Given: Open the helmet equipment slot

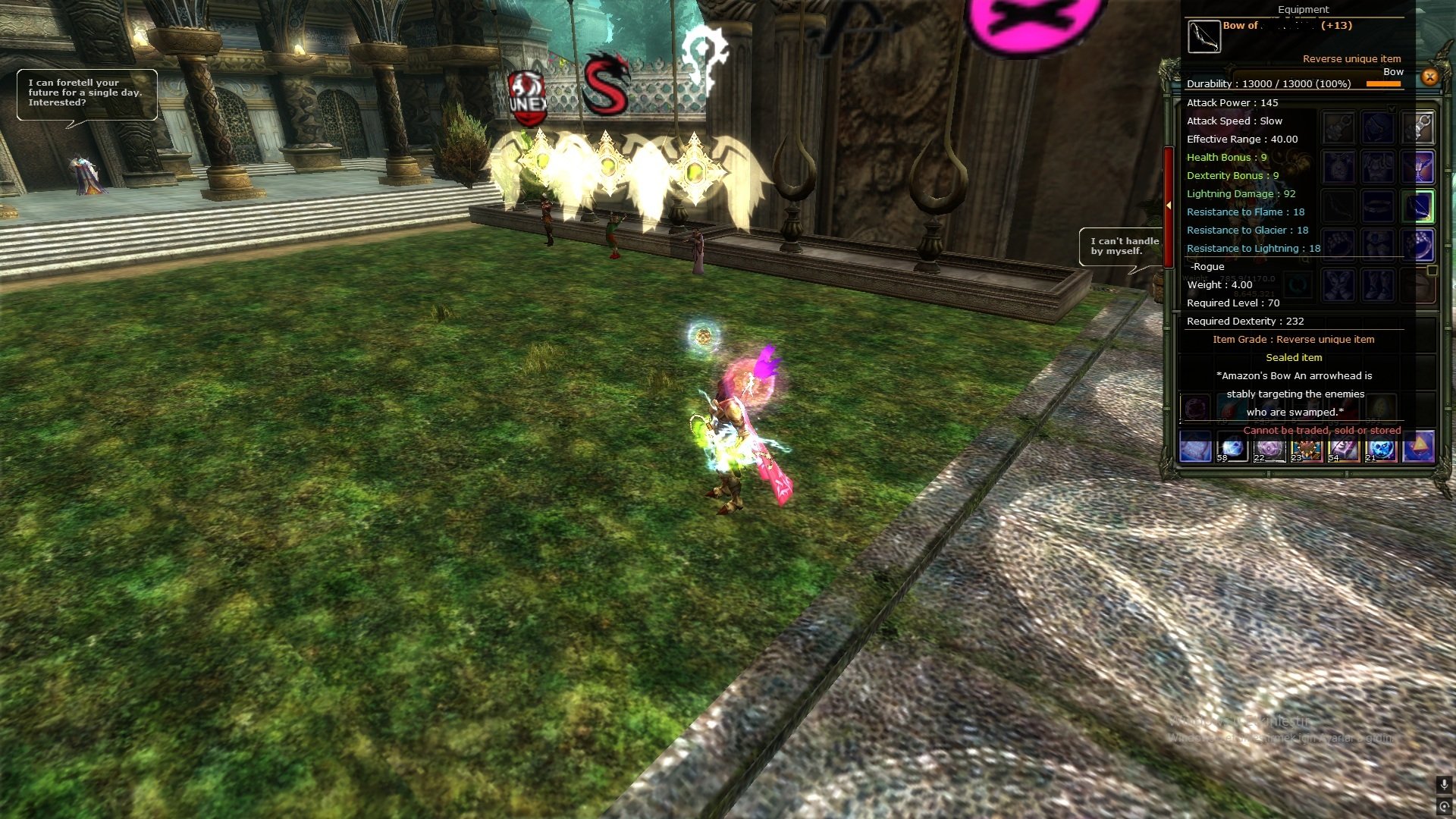Looking at the screenshot, I should (1378, 126).
